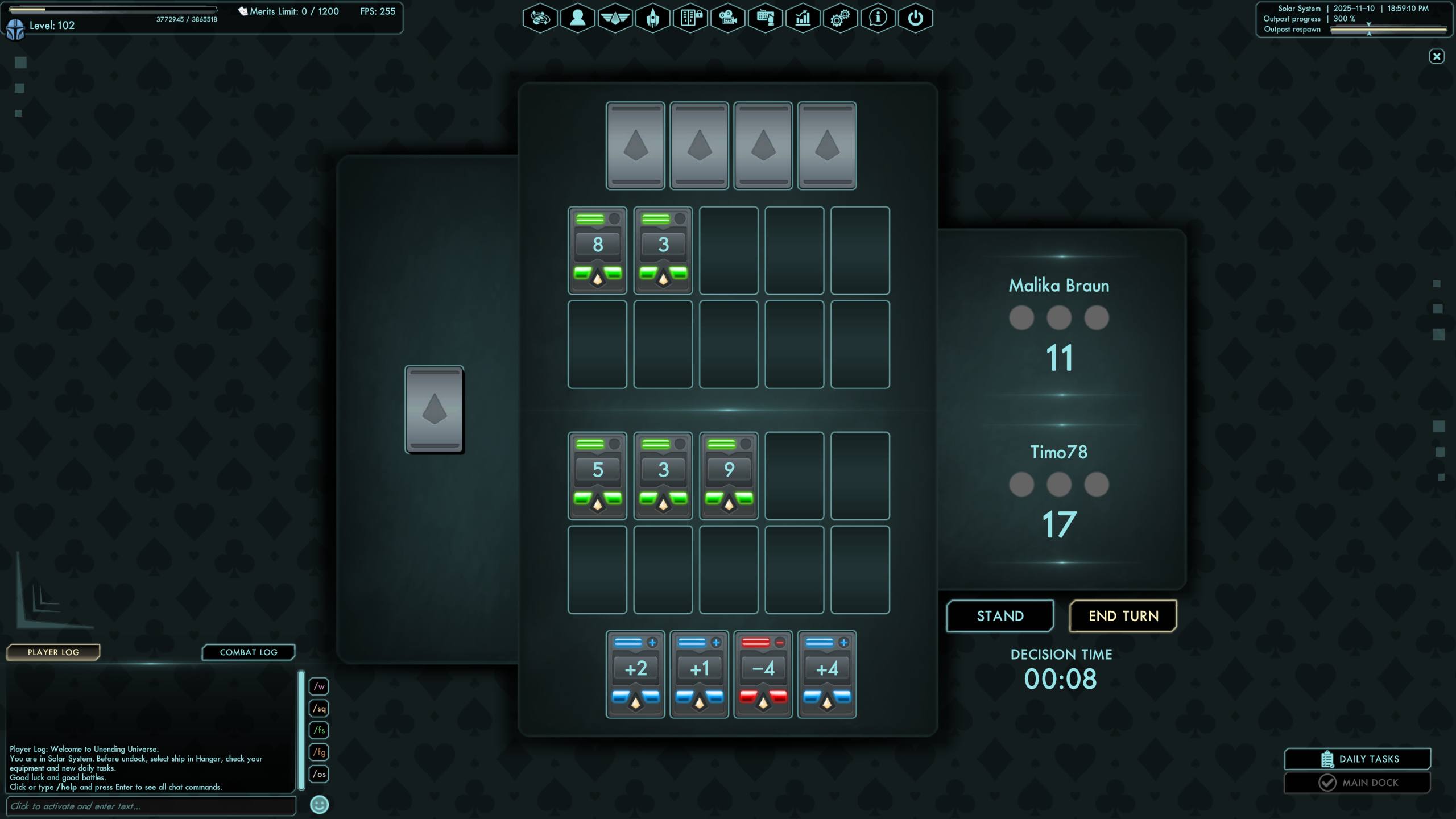Choose the +4 hand card
Screen dimensions: 1456x819
[826, 674]
